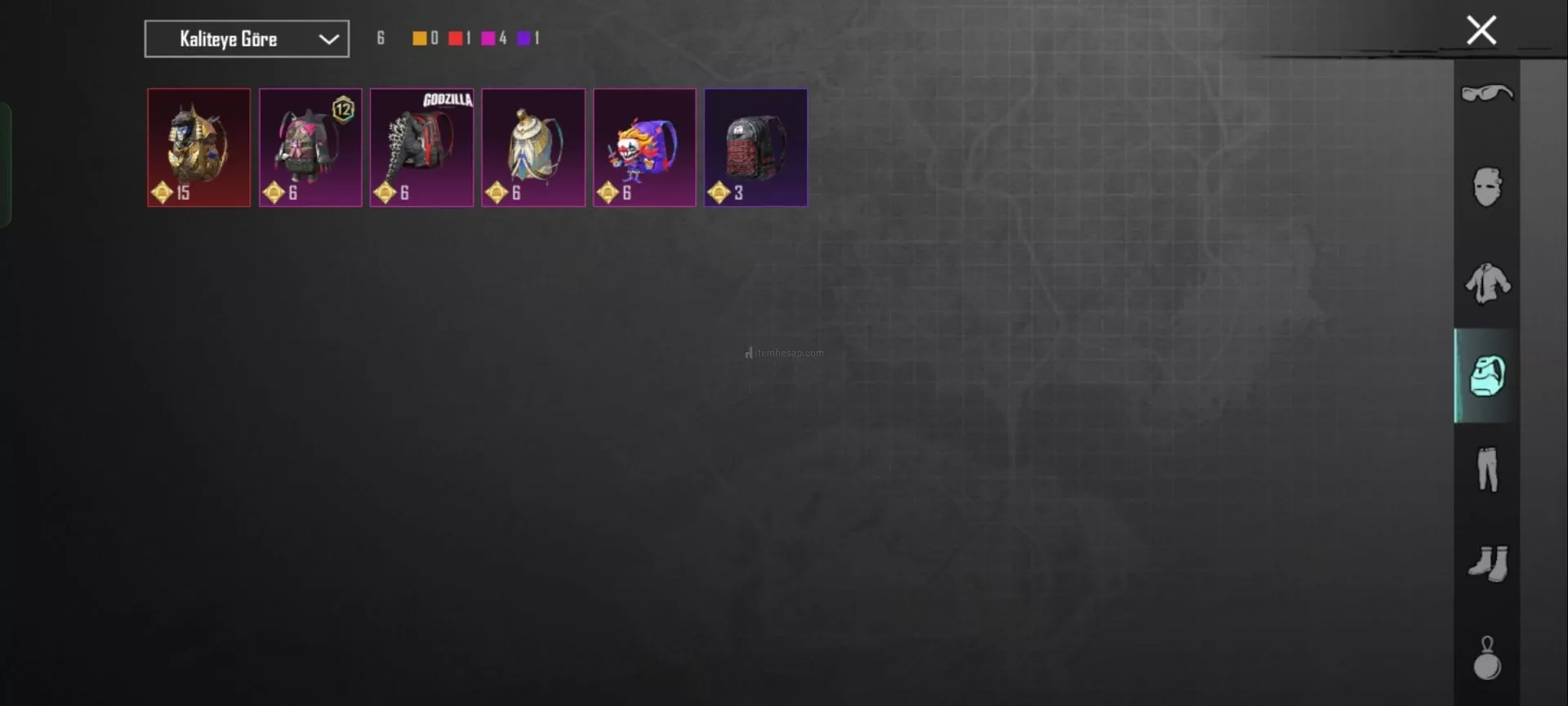
Task: Open the face mask category tab
Action: (1486, 187)
